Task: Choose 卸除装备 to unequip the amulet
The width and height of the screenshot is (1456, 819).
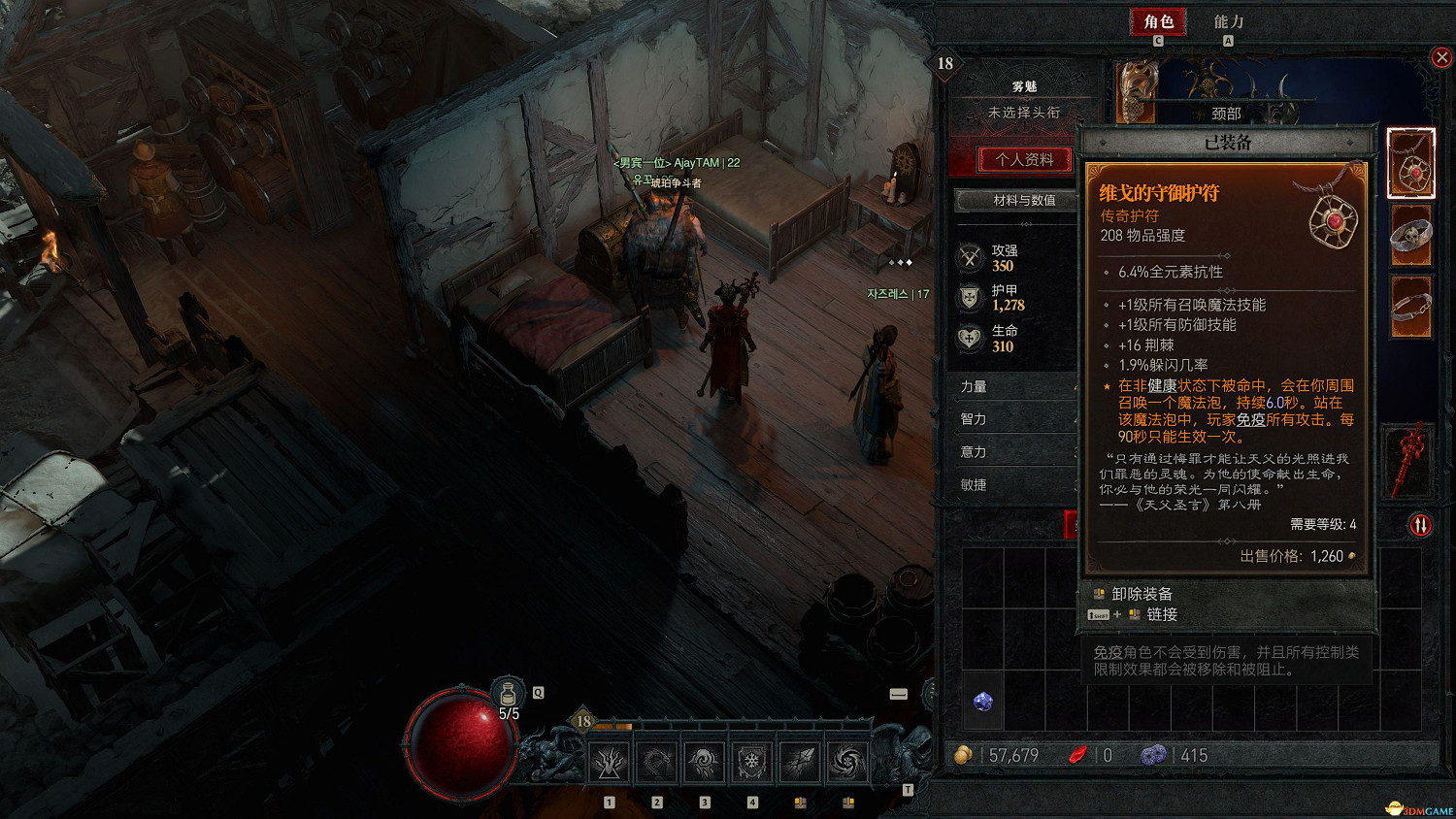Action: pos(1142,594)
